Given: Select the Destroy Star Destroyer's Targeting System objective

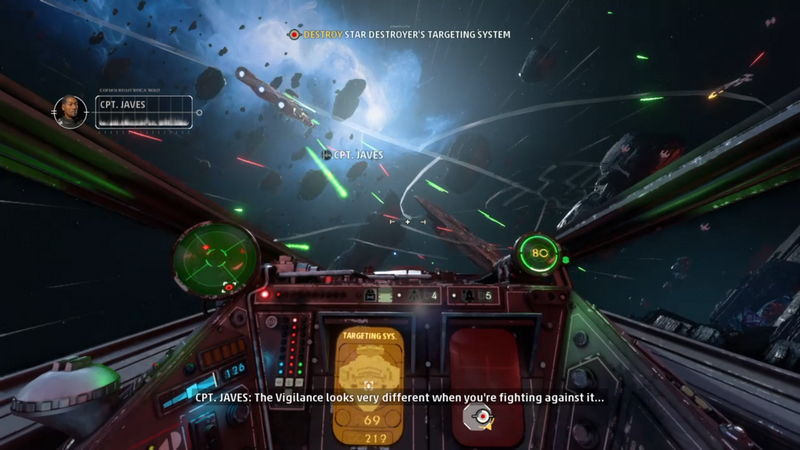Looking at the screenshot, I should [x=400, y=34].
